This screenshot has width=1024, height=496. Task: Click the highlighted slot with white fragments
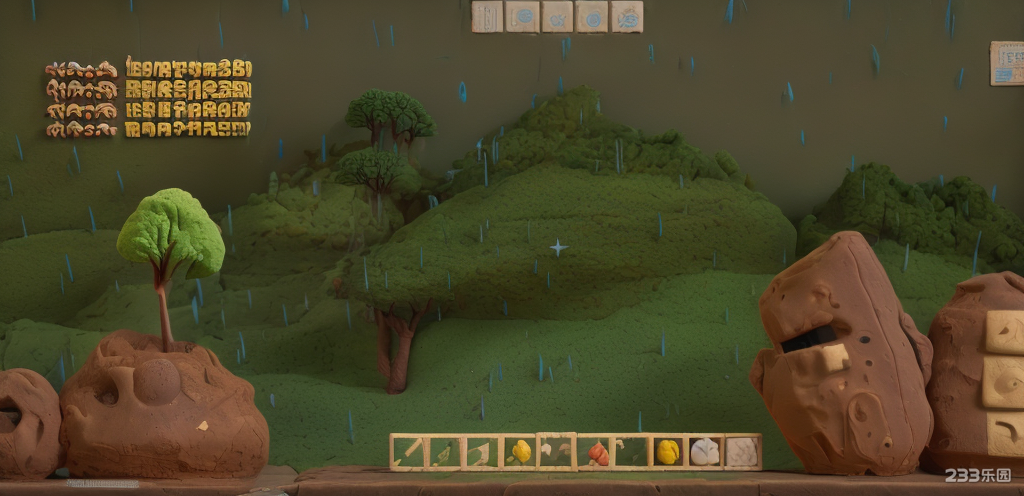pos(556,452)
